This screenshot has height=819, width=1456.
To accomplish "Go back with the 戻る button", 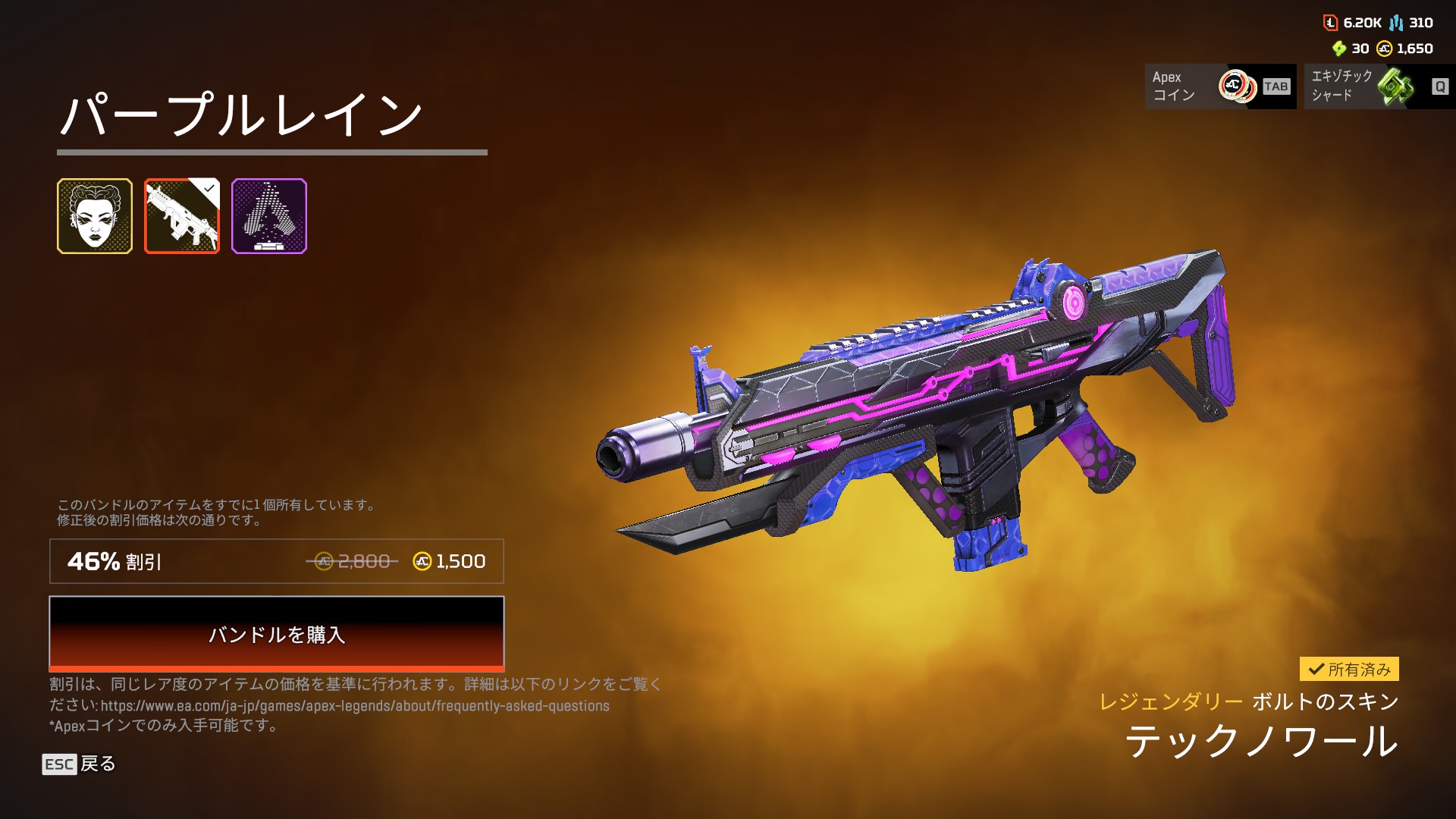I will point(79,764).
